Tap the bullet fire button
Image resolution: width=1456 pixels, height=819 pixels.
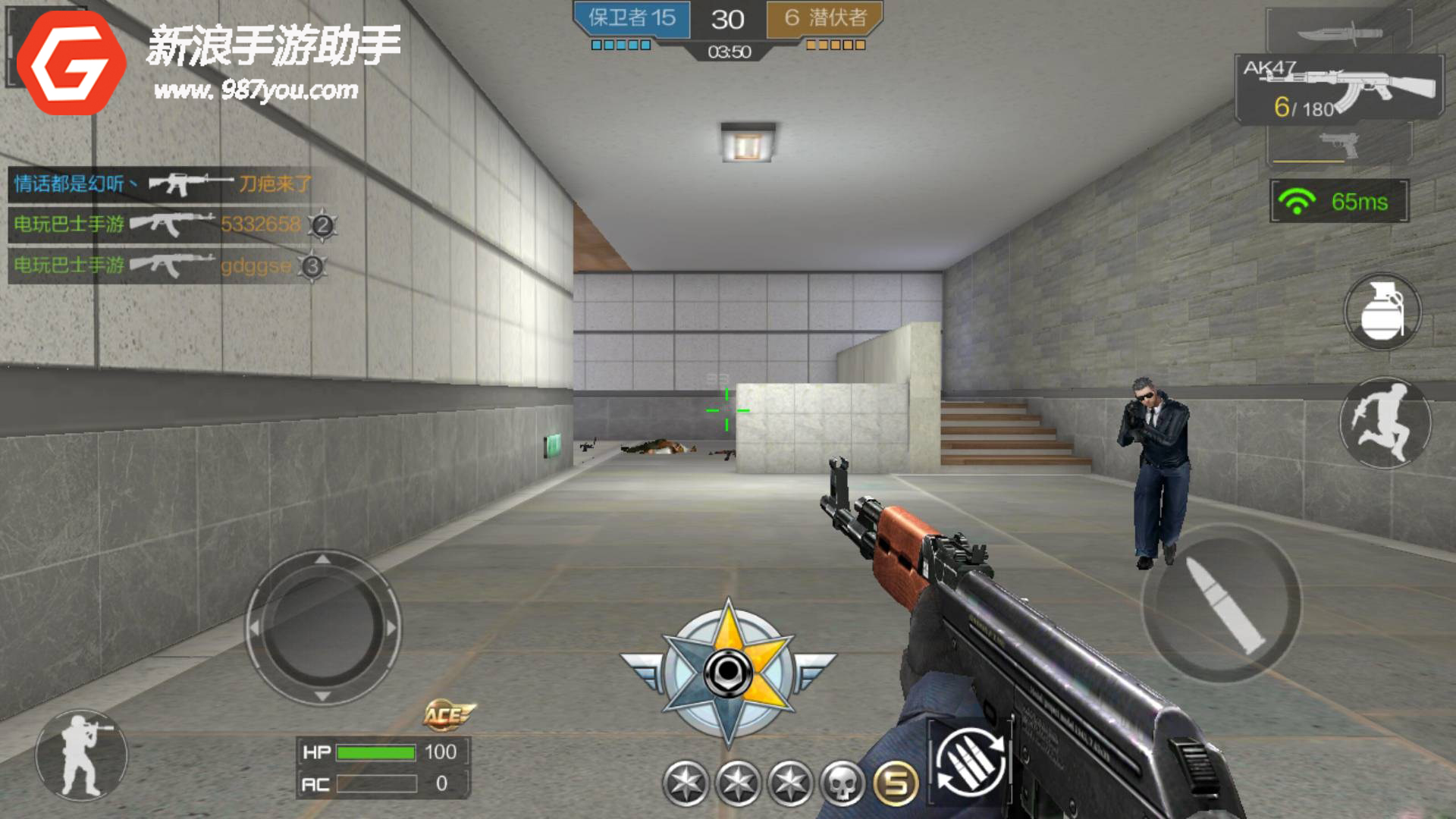pyautogui.click(x=1222, y=603)
